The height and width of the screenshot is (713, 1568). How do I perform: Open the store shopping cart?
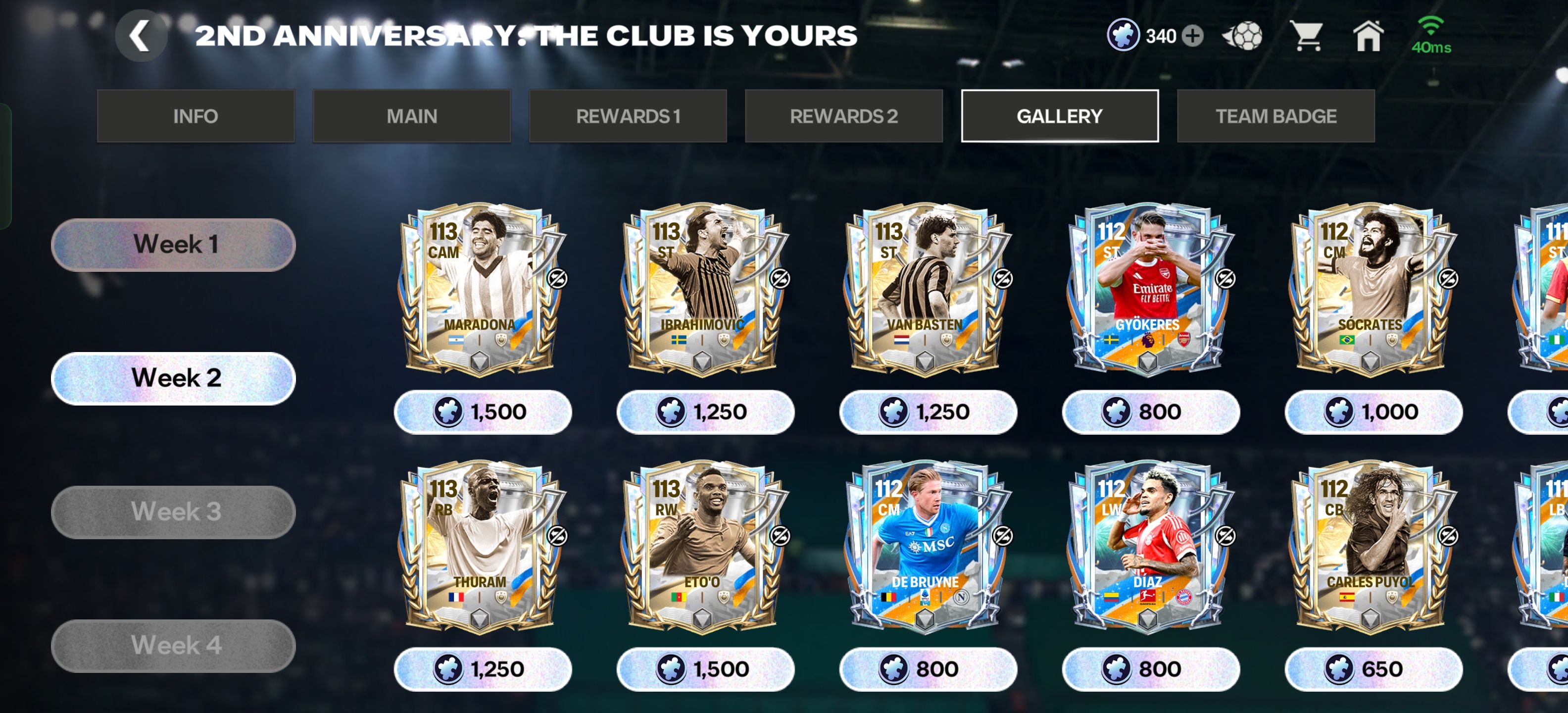tap(1307, 36)
